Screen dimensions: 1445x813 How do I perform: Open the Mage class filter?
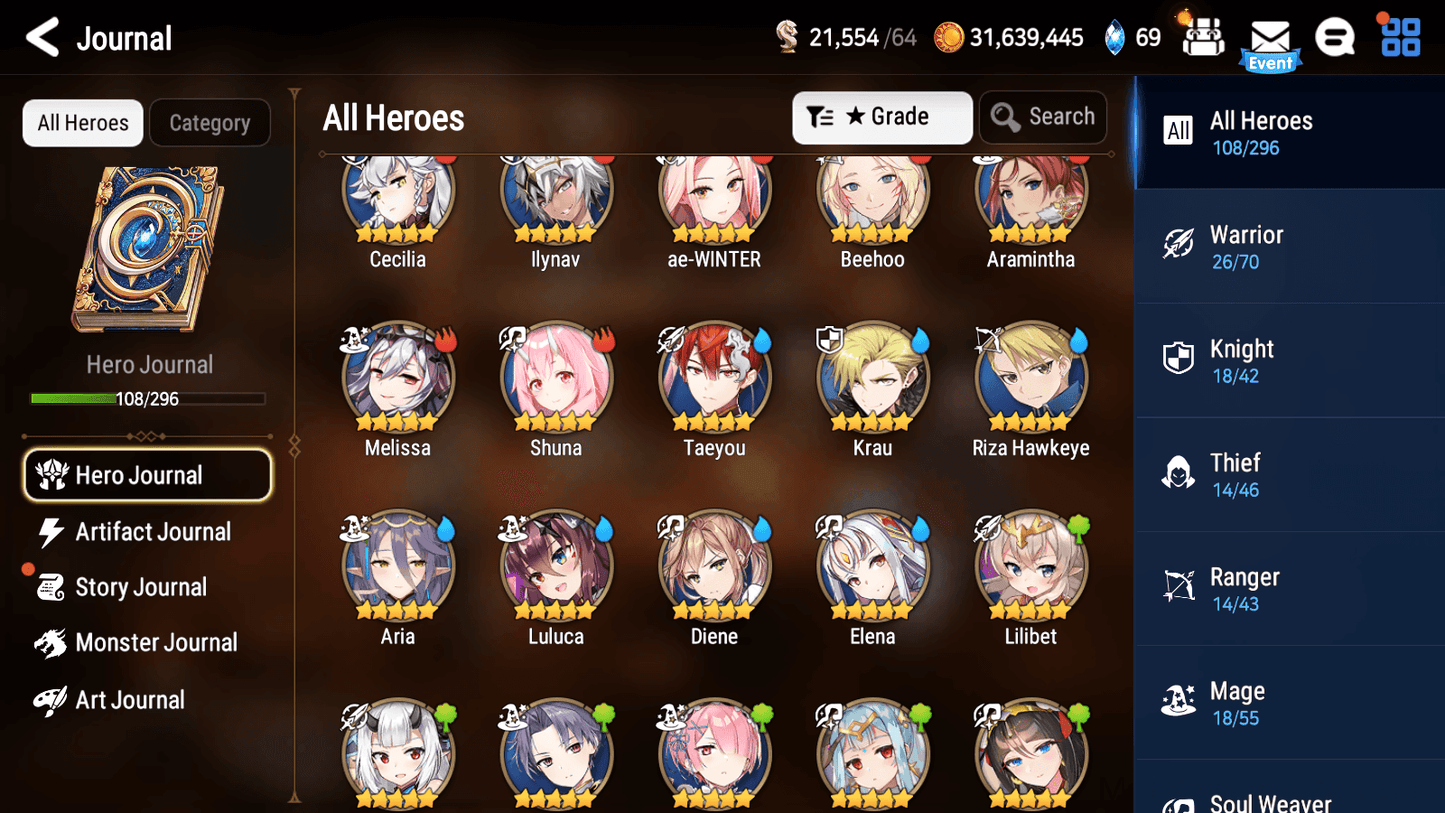(1178, 700)
